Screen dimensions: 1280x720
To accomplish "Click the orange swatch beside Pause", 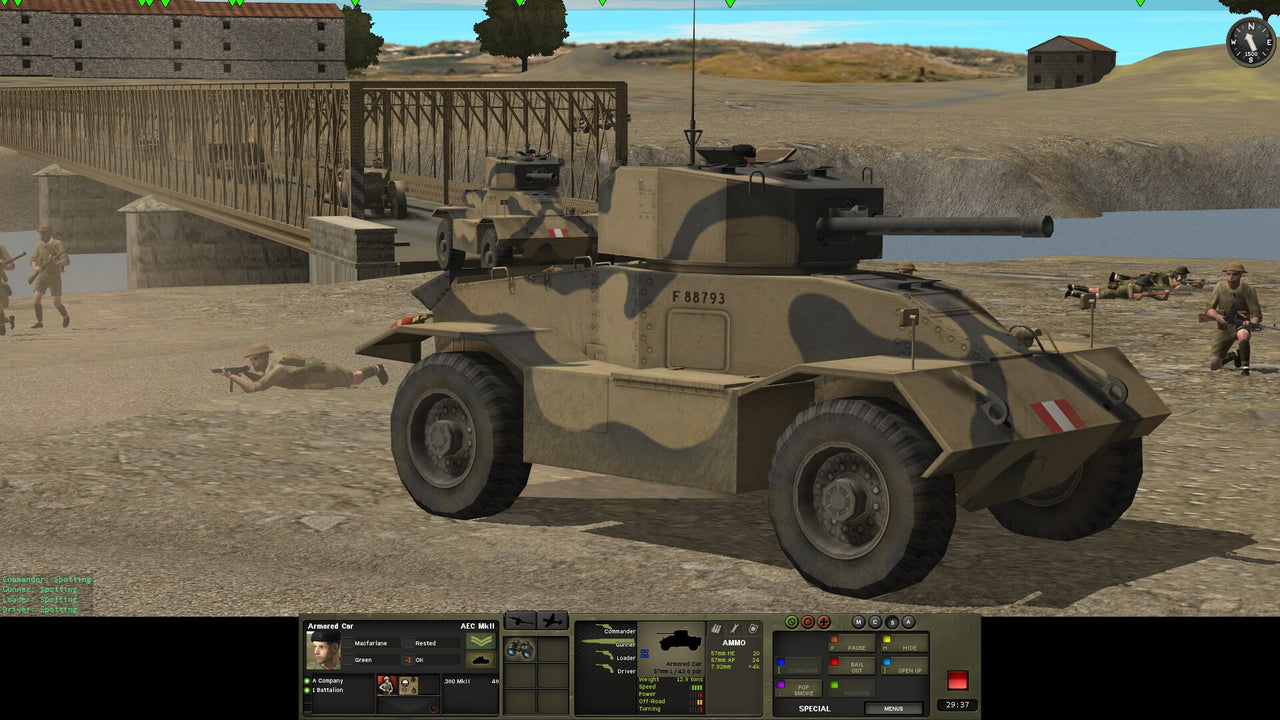I will [834, 638].
